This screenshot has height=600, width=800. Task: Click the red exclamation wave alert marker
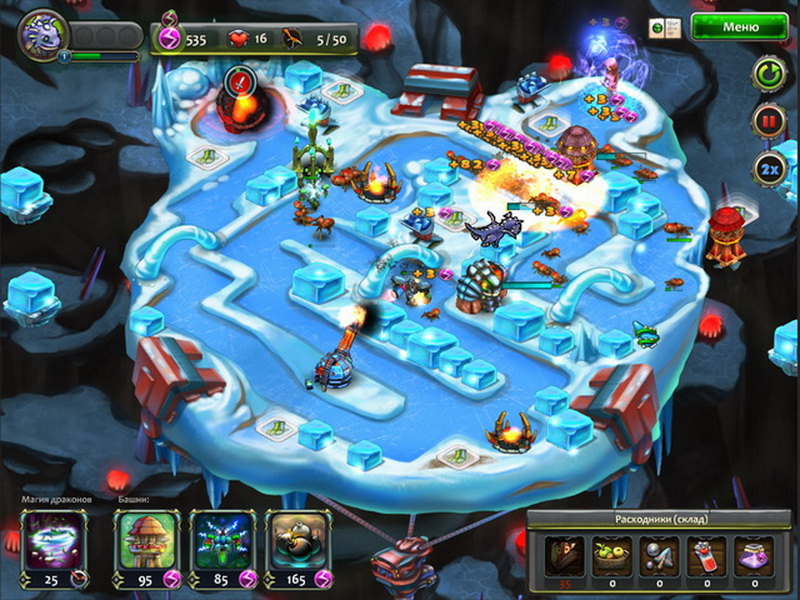point(240,79)
